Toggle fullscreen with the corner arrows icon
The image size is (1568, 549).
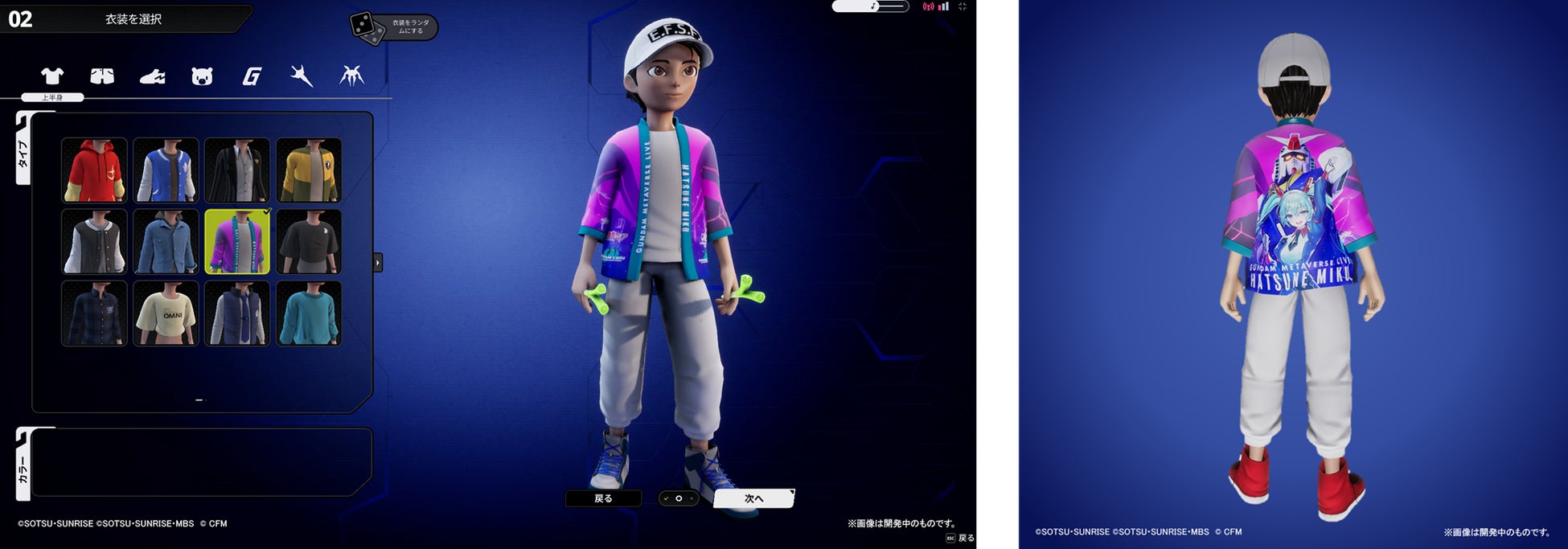963,6
